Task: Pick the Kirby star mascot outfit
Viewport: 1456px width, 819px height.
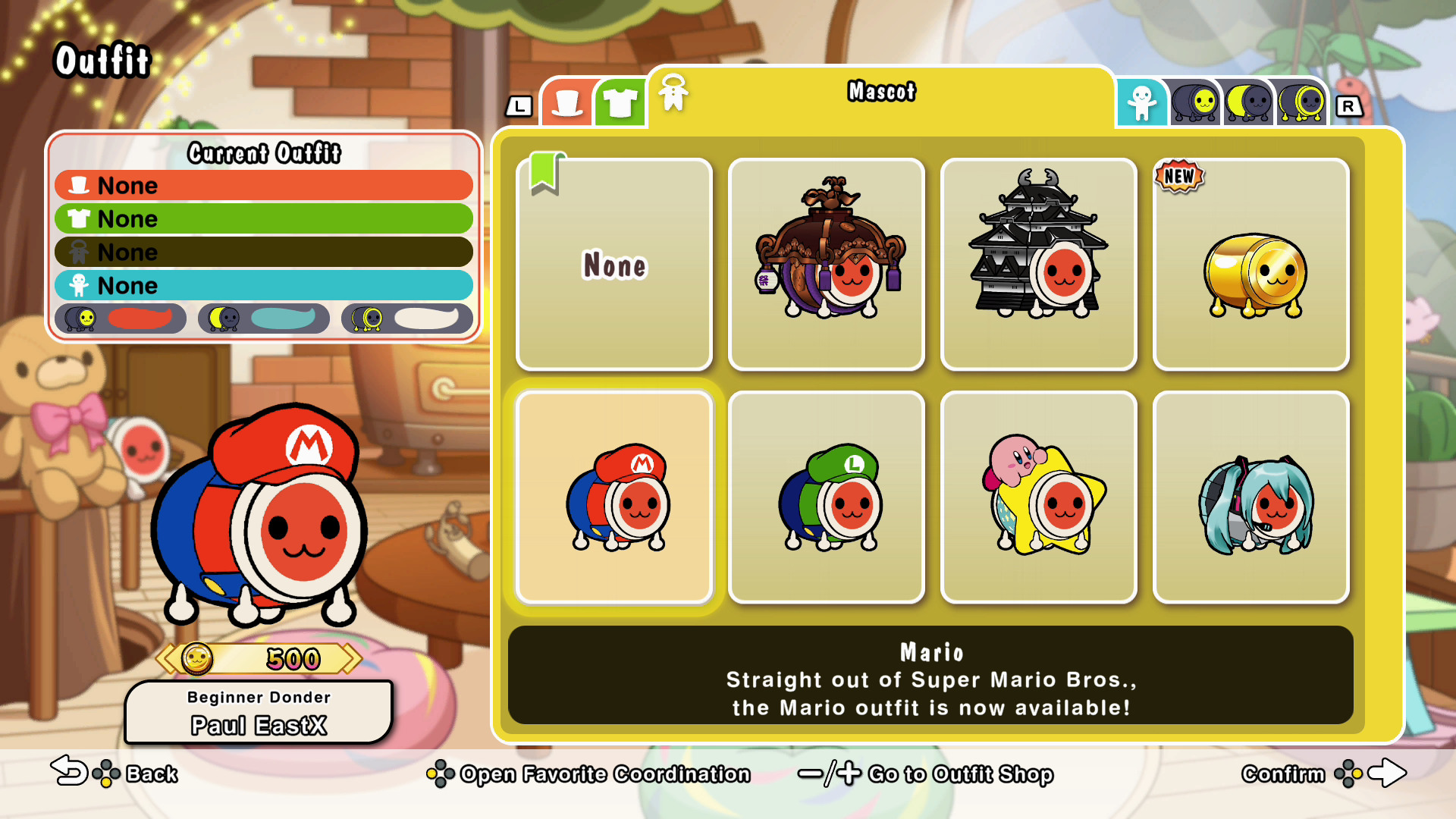Action: [x=1038, y=497]
